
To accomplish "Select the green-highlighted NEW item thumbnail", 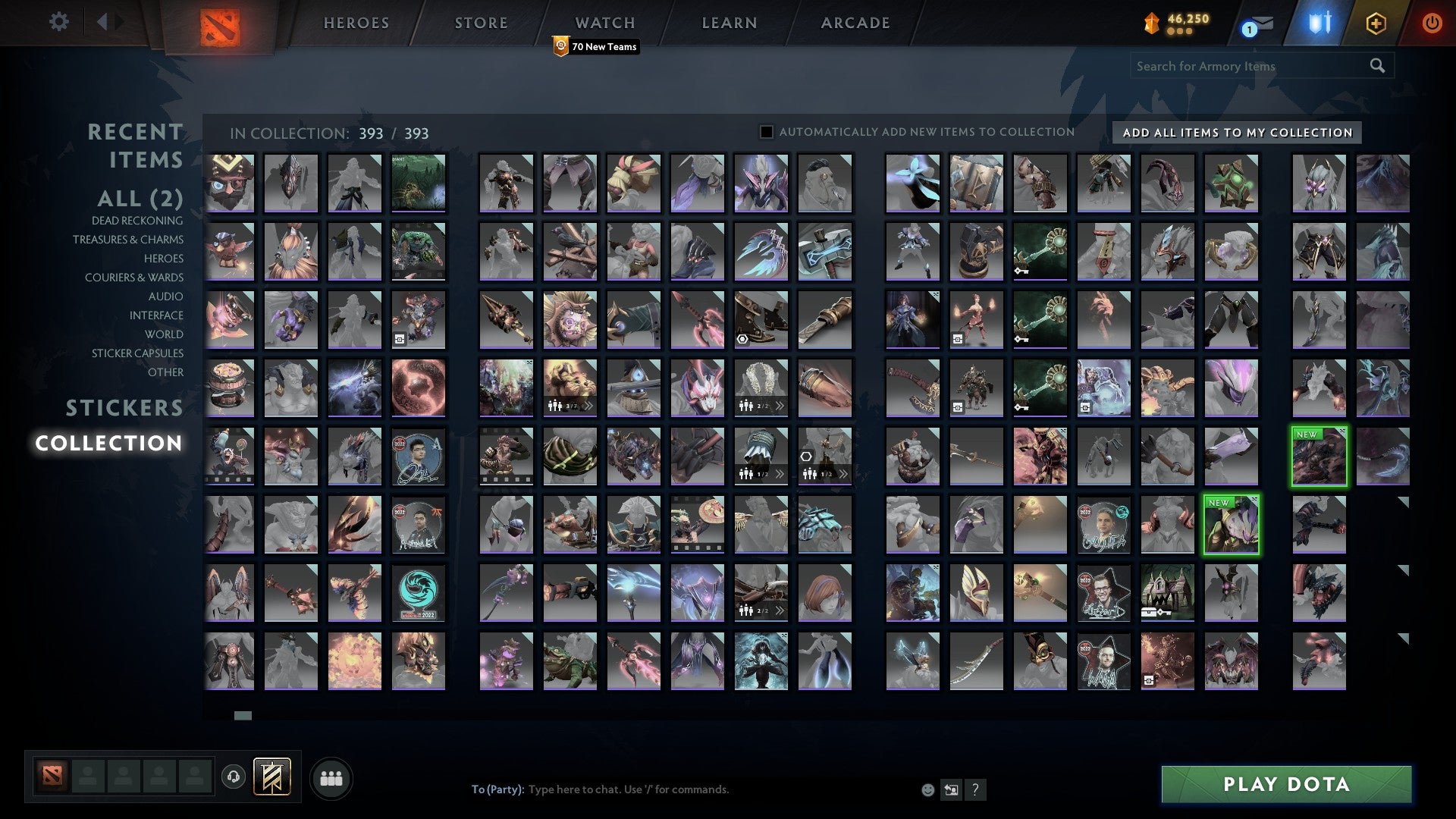I will (1319, 455).
